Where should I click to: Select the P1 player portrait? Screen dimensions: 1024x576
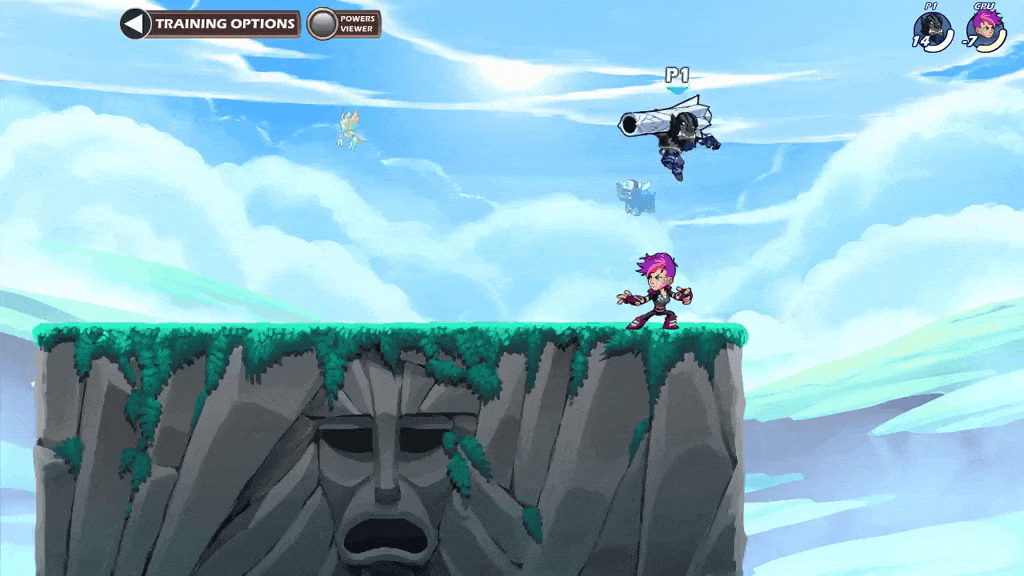pyautogui.click(x=933, y=30)
